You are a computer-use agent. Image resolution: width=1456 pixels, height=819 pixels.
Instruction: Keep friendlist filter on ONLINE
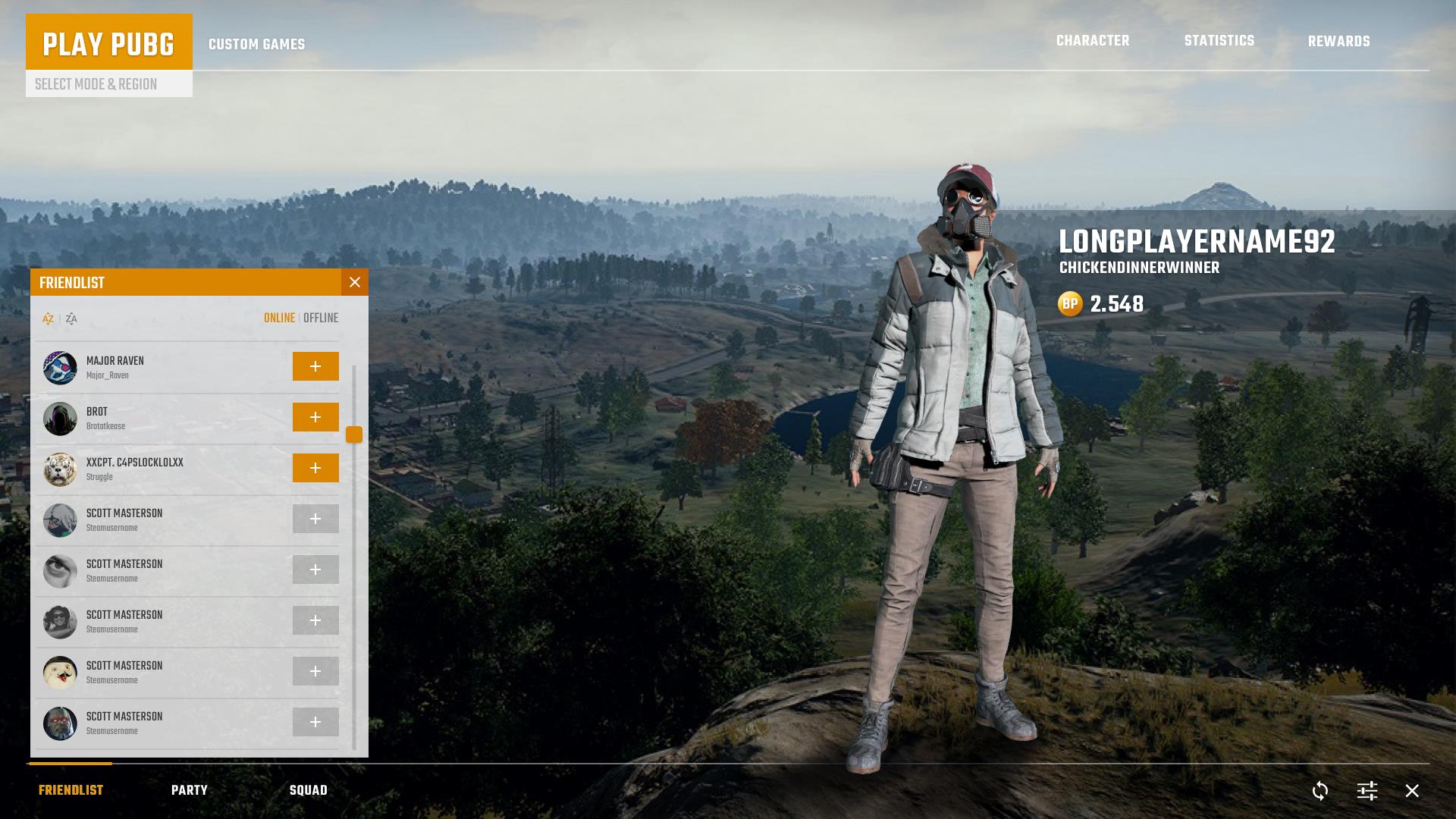tap(280, 318)
